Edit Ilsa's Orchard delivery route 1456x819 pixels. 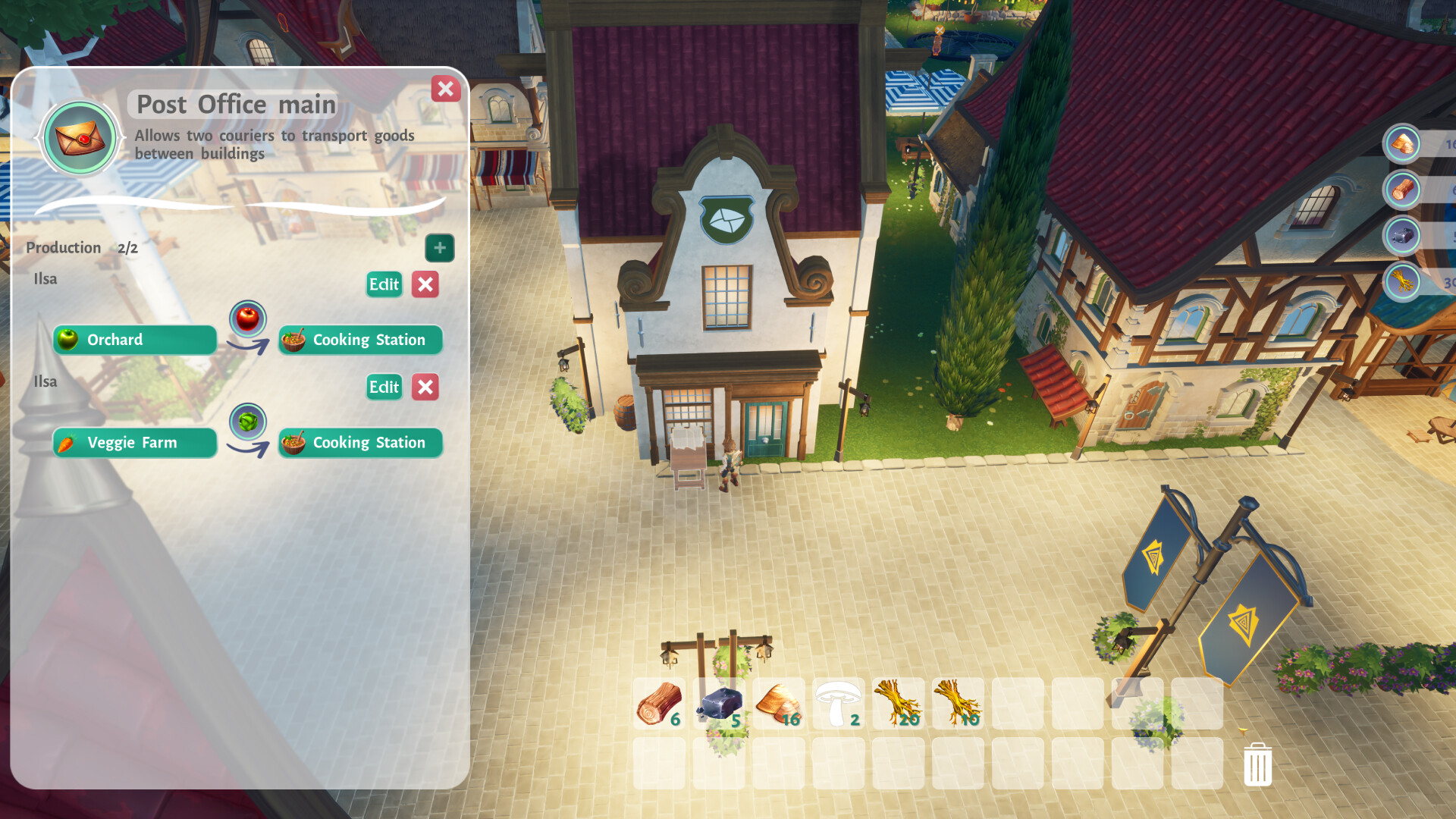[384, 284]
